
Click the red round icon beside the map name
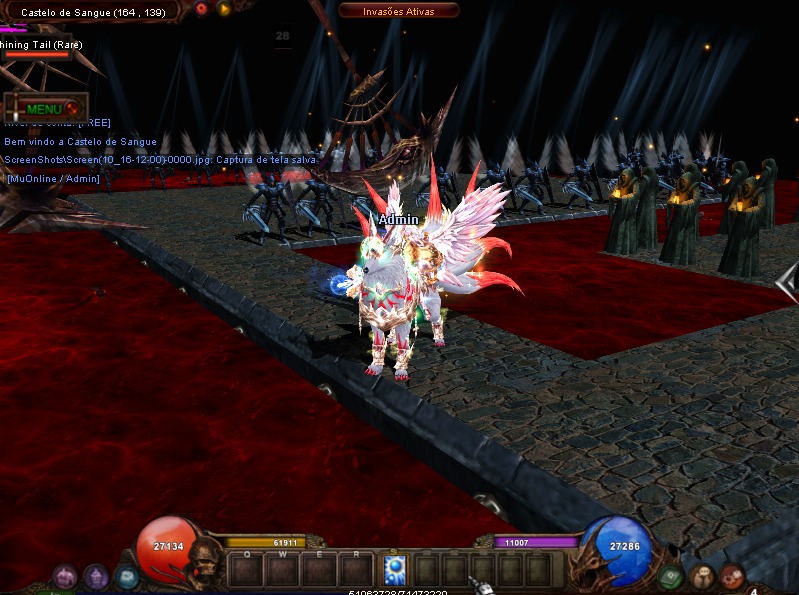pos(201,9)
